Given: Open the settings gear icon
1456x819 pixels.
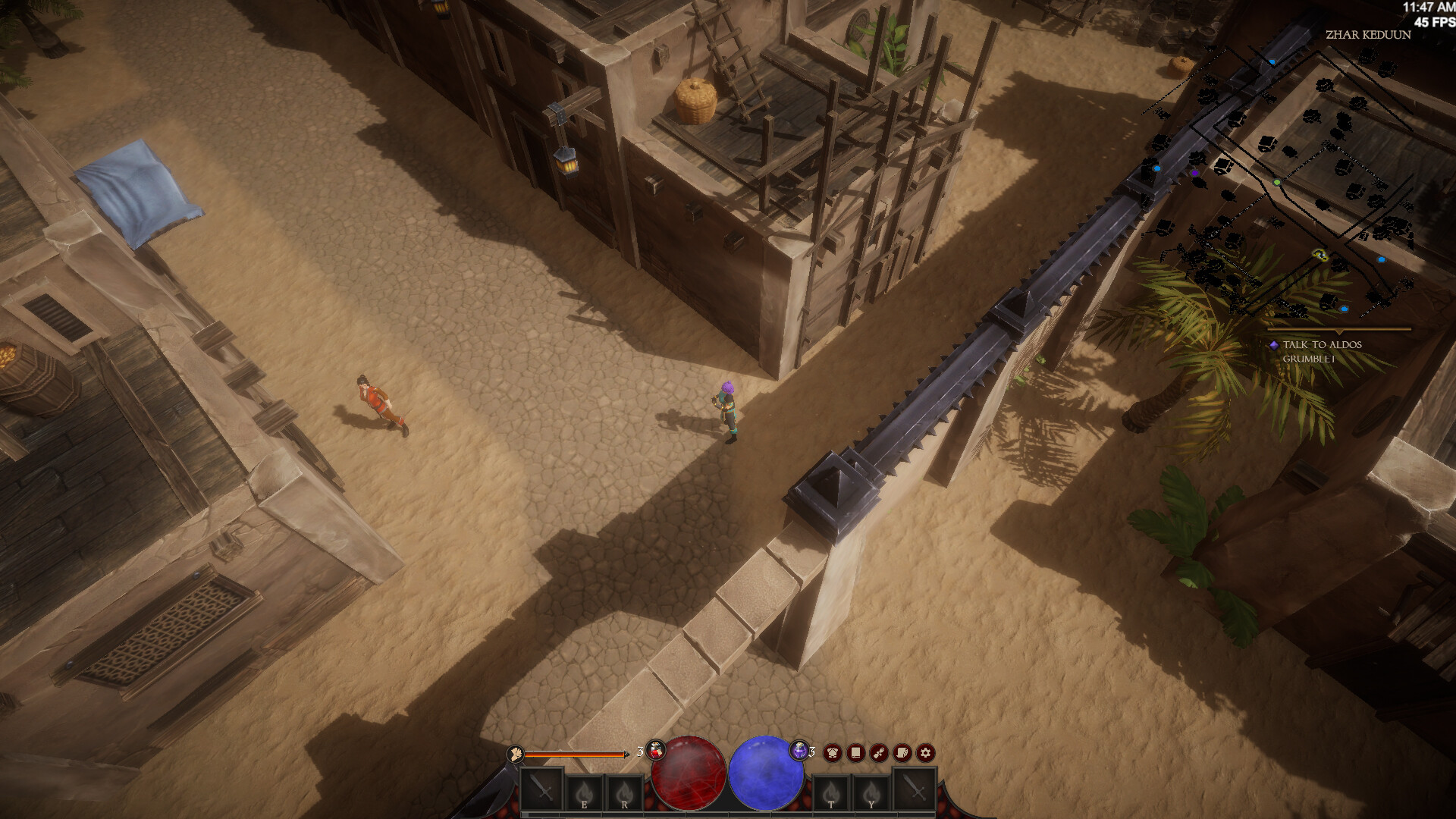Looking at the screenshot, I should click(926, 753).
